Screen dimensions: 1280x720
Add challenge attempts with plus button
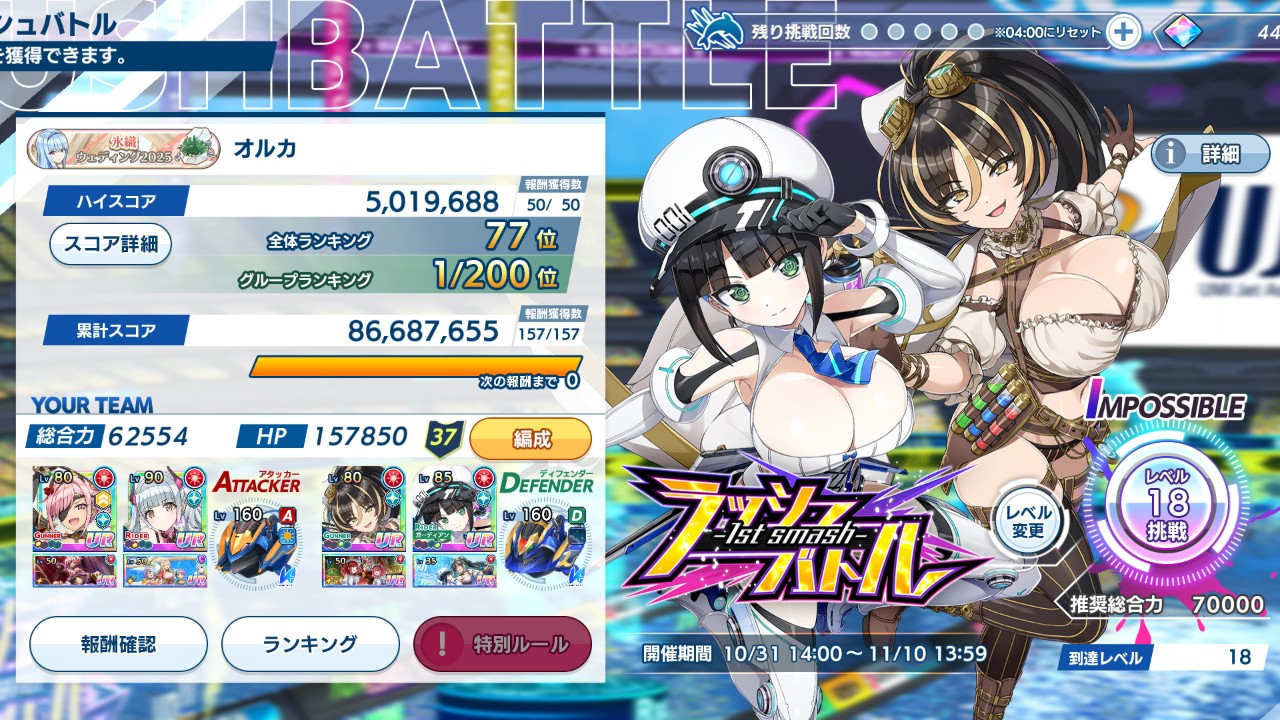tap(1124, 32)
